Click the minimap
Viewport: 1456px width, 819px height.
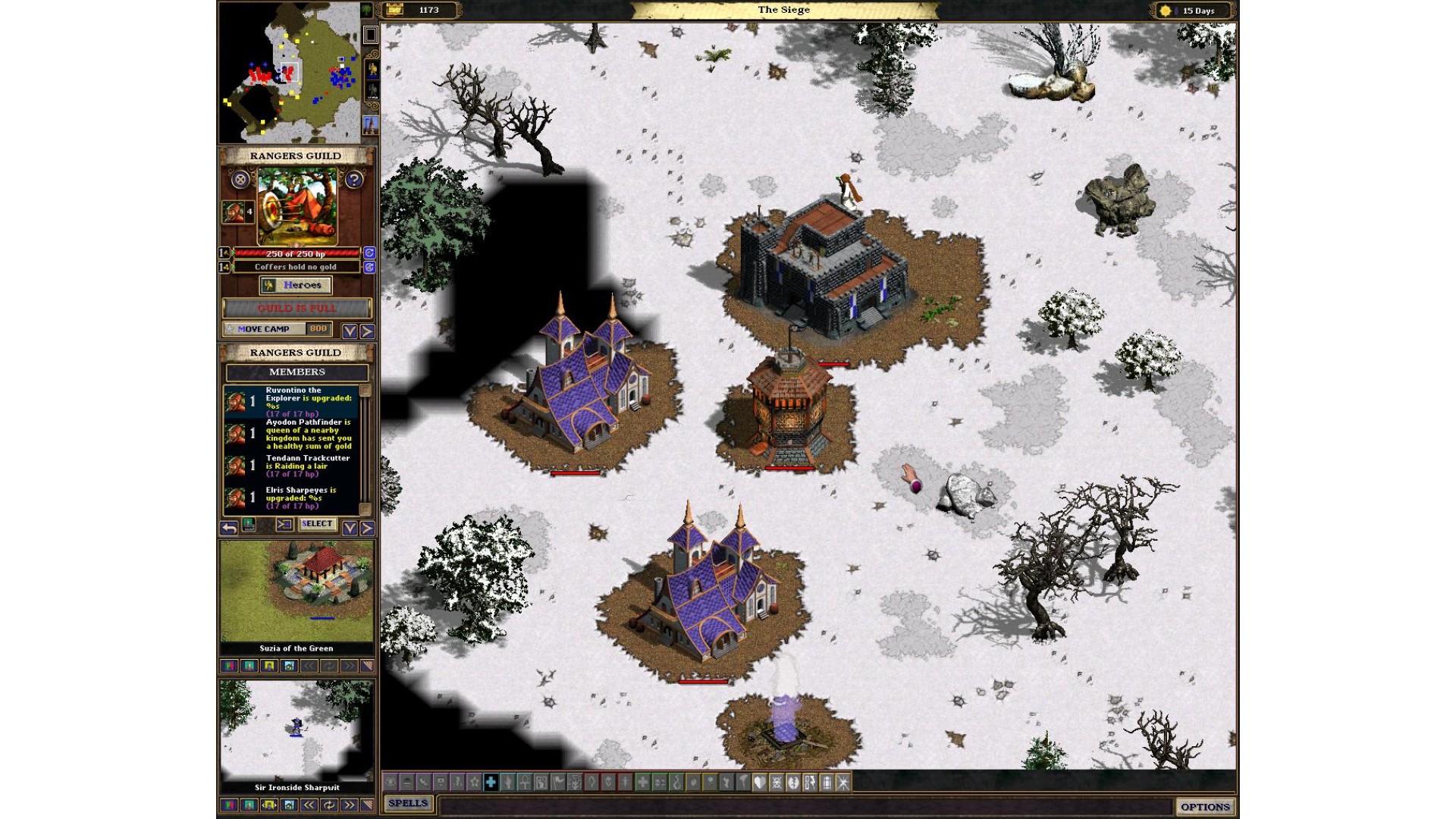point(290,73)
